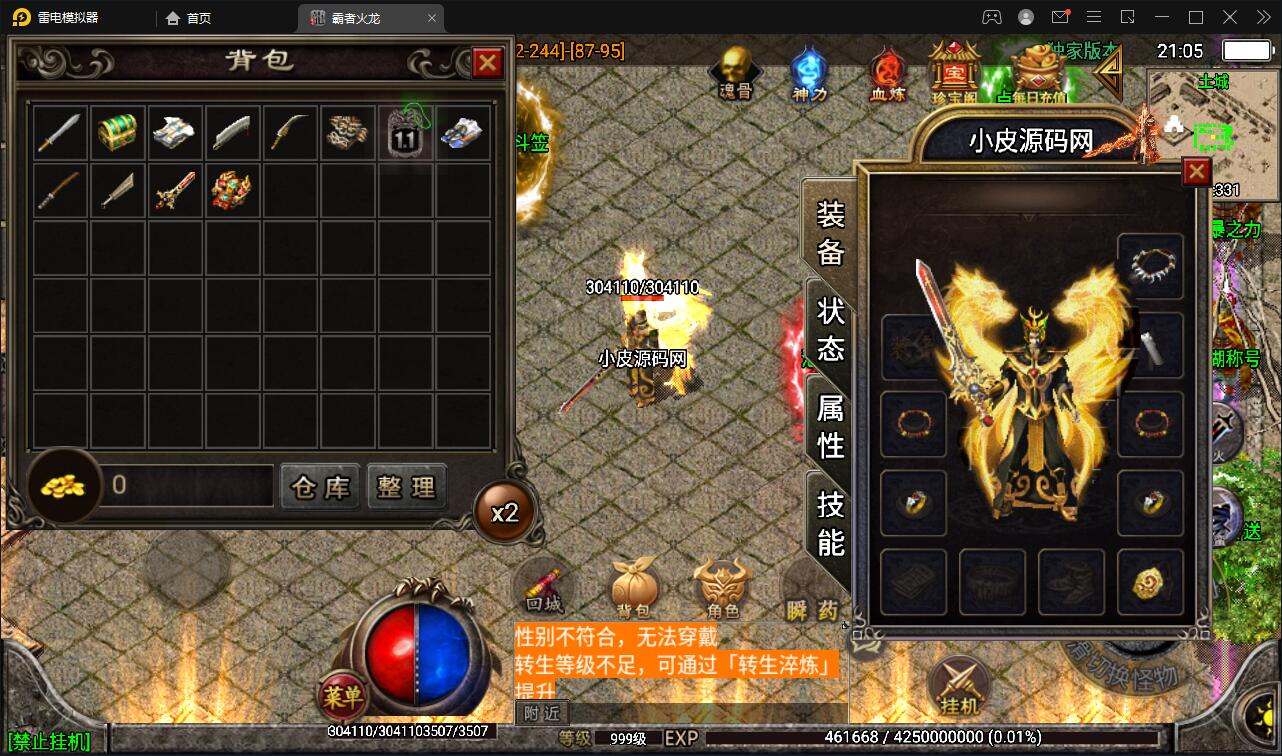Switch to the 状态 tab on the character panel
The image size is (1282, 756).
tap(830, 330)
